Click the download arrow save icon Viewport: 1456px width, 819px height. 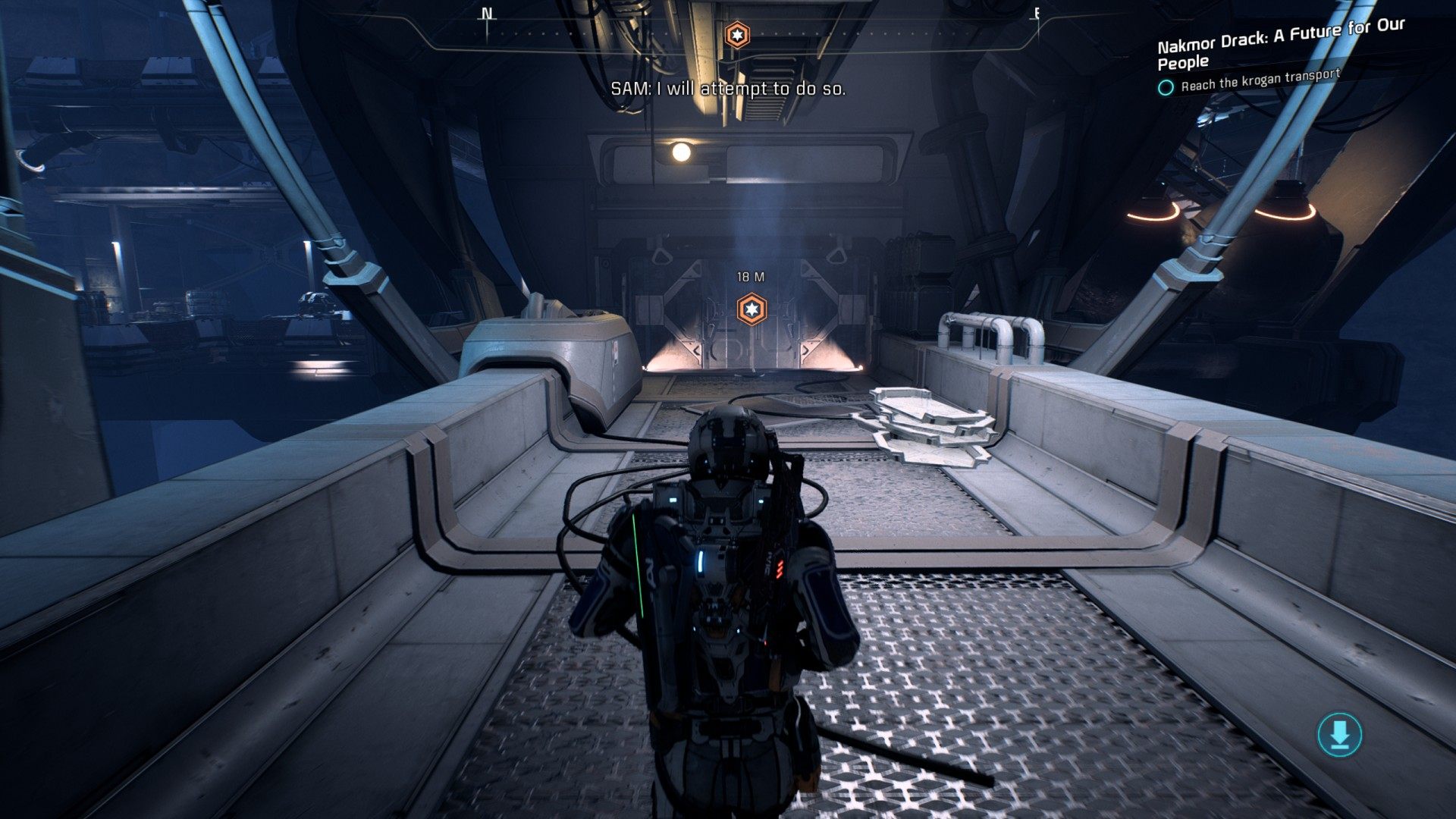coord(1339,734)
